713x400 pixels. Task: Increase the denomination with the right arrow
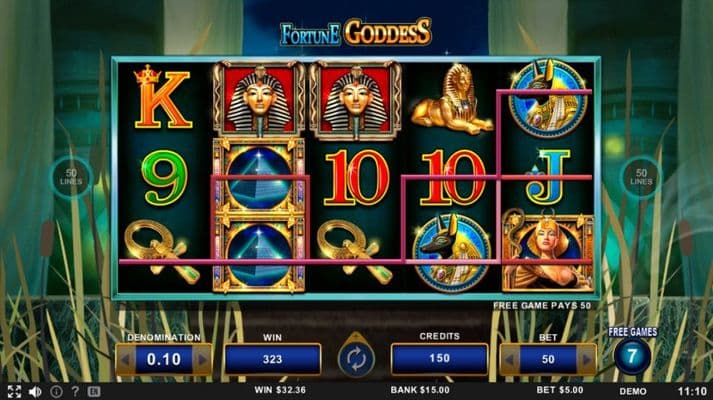pos(204,359)
